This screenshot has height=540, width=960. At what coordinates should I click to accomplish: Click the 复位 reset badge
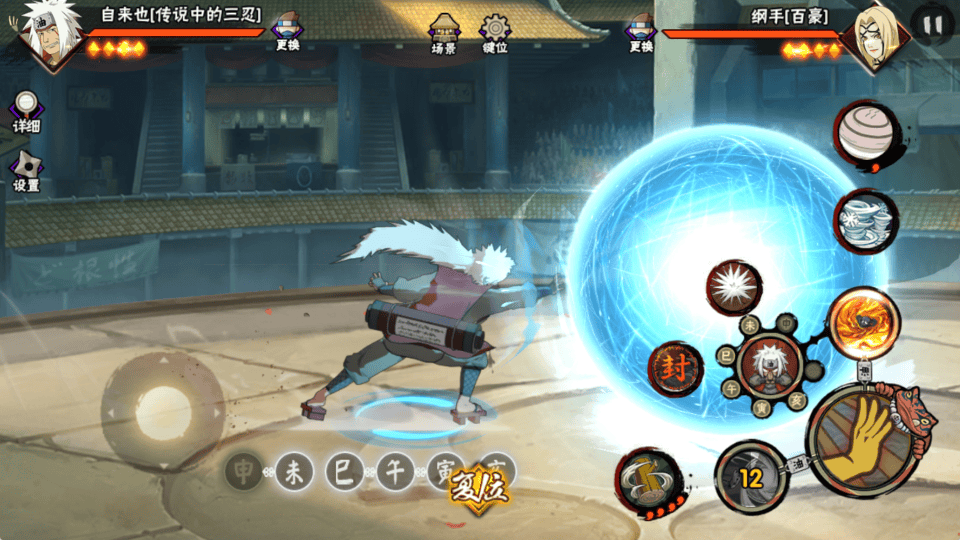coord(476,488)
